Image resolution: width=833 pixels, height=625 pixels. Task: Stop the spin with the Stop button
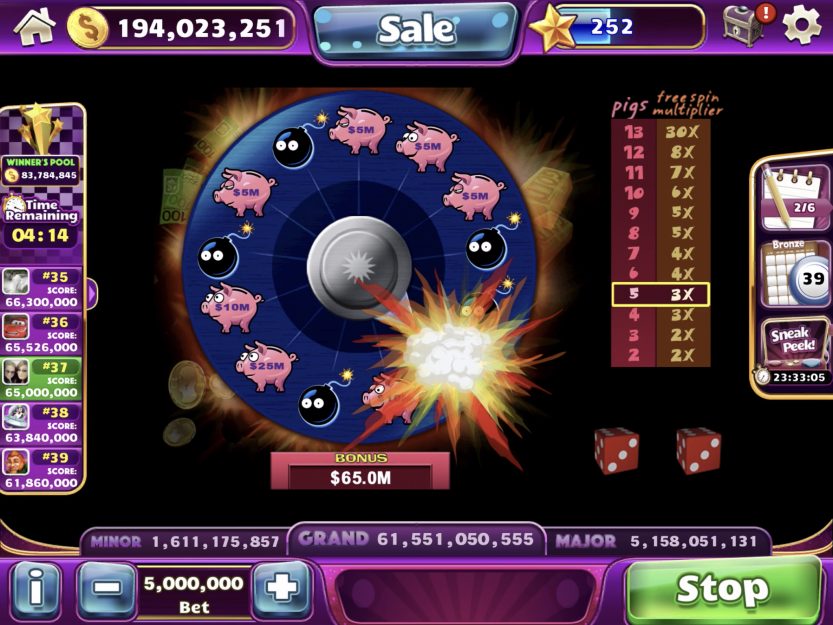(x=722, y=589)
